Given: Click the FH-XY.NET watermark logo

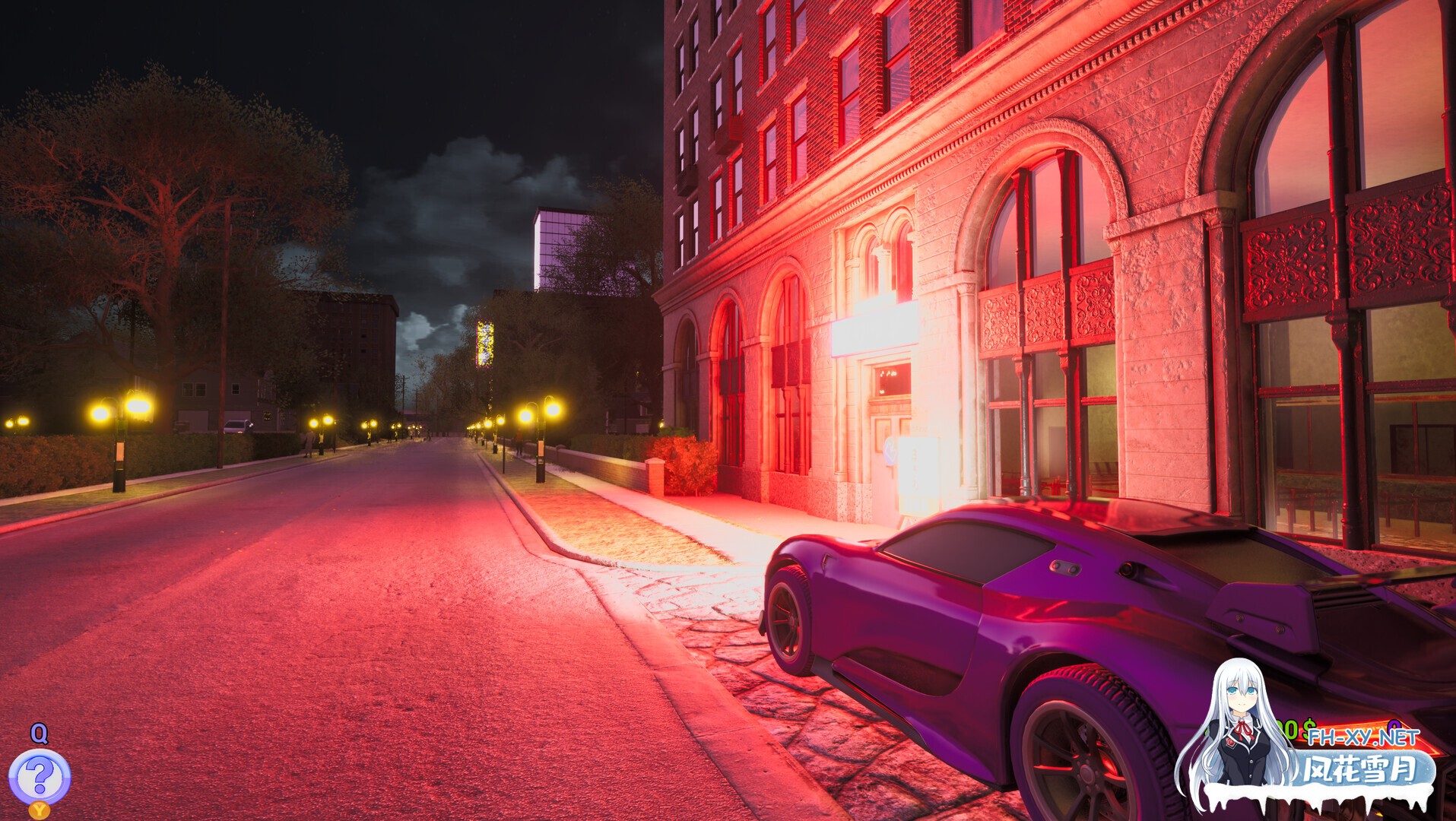Looking at the screenshot, I should 1363,737.
